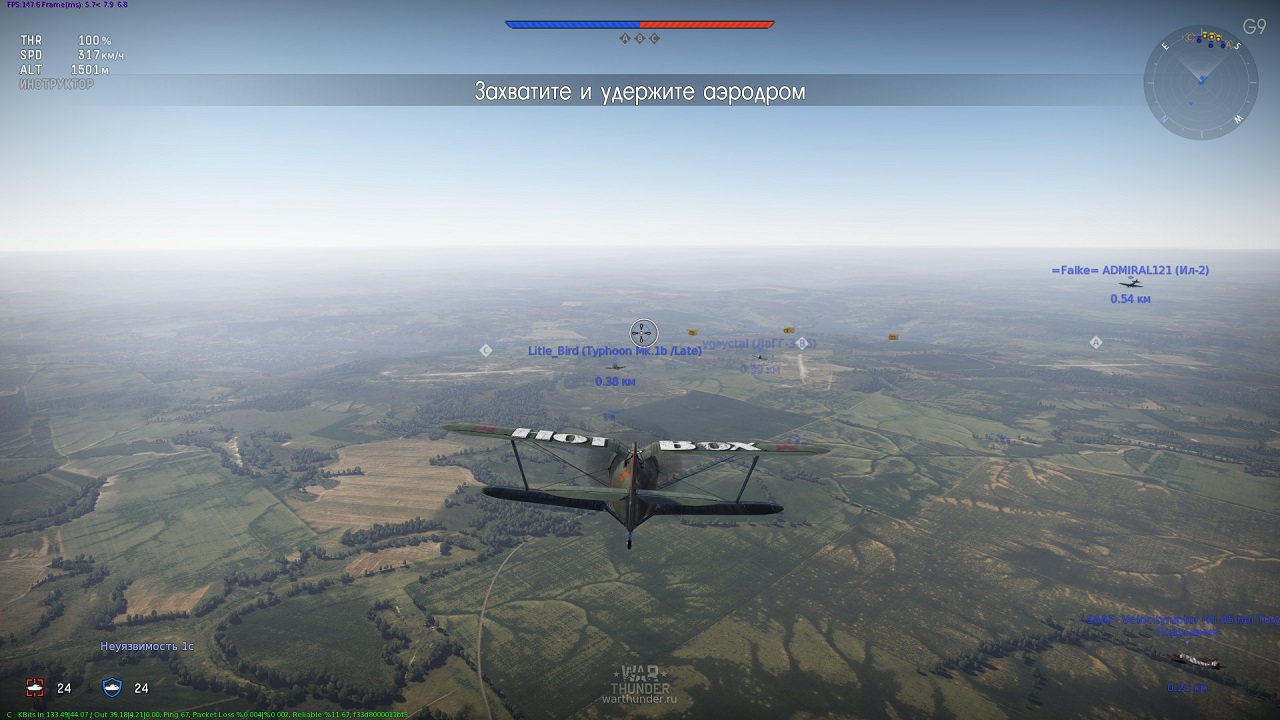1280x720 pixels.
Task: Select capture point A indicator under the score bar
Action: tap(625, 38)
